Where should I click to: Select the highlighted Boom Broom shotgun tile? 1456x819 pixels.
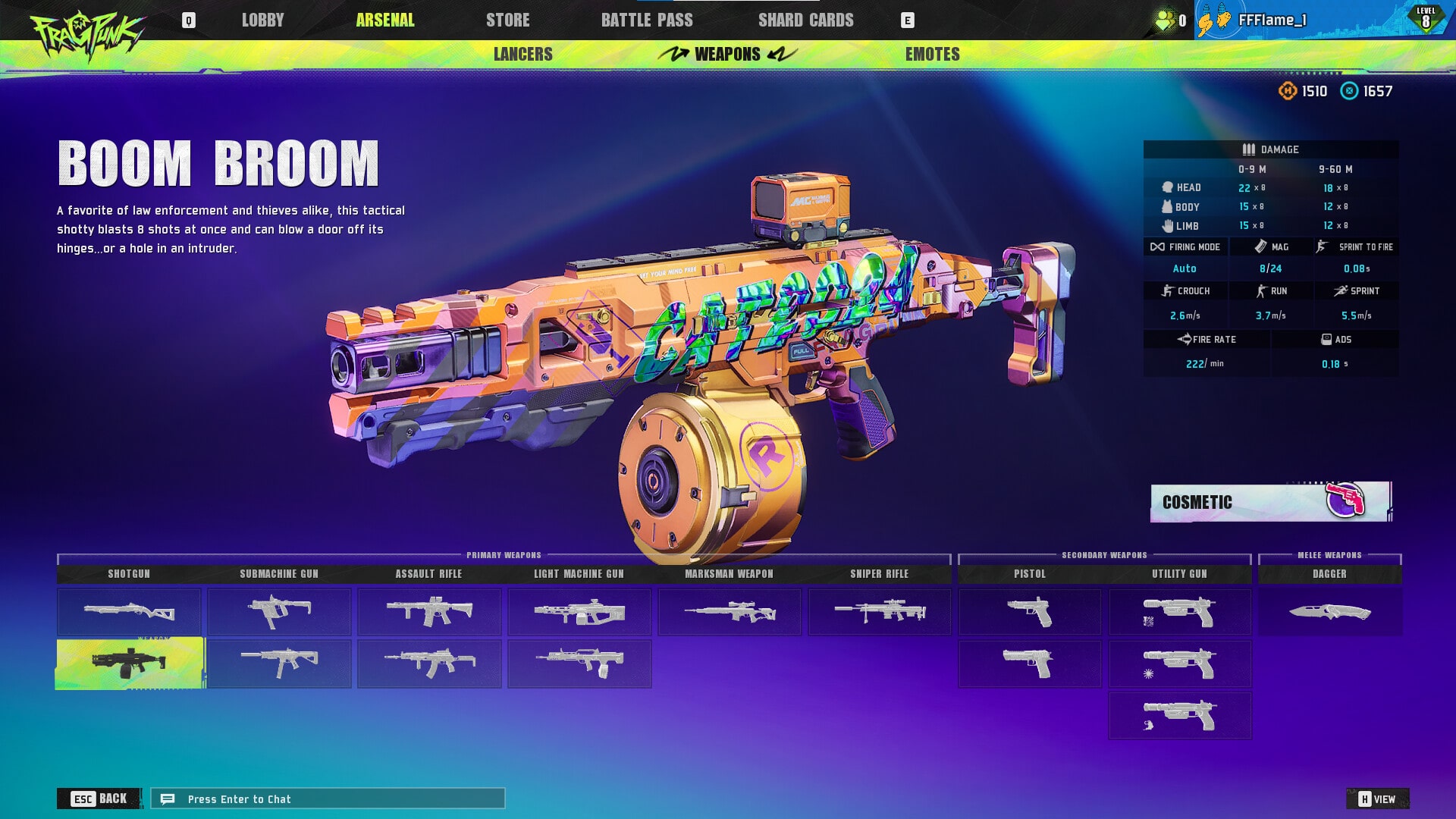(130, 664)
